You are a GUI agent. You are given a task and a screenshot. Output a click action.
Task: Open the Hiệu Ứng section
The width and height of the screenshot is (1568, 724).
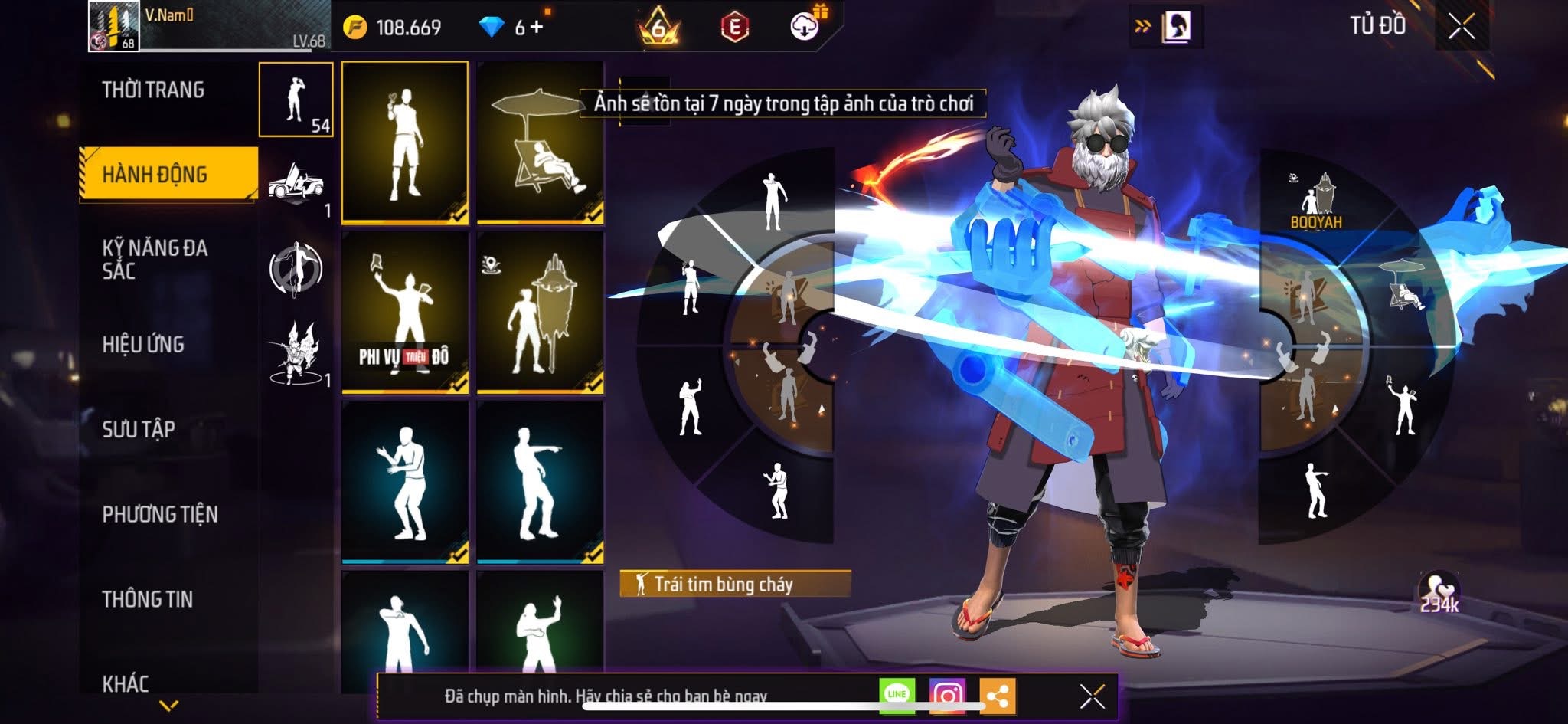[143, 345]
